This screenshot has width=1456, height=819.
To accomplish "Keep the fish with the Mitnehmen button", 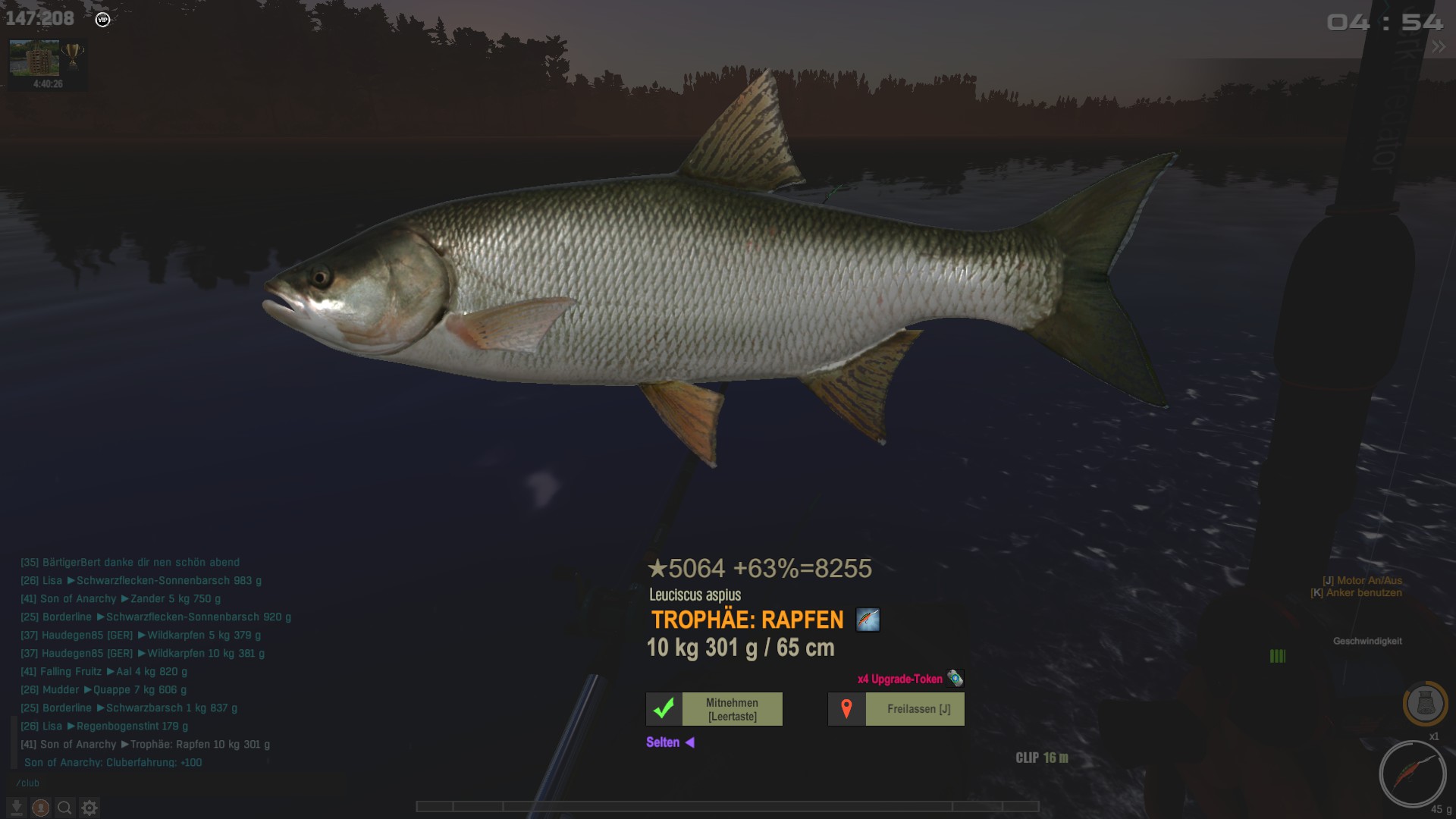I will (x=714, y=709).
